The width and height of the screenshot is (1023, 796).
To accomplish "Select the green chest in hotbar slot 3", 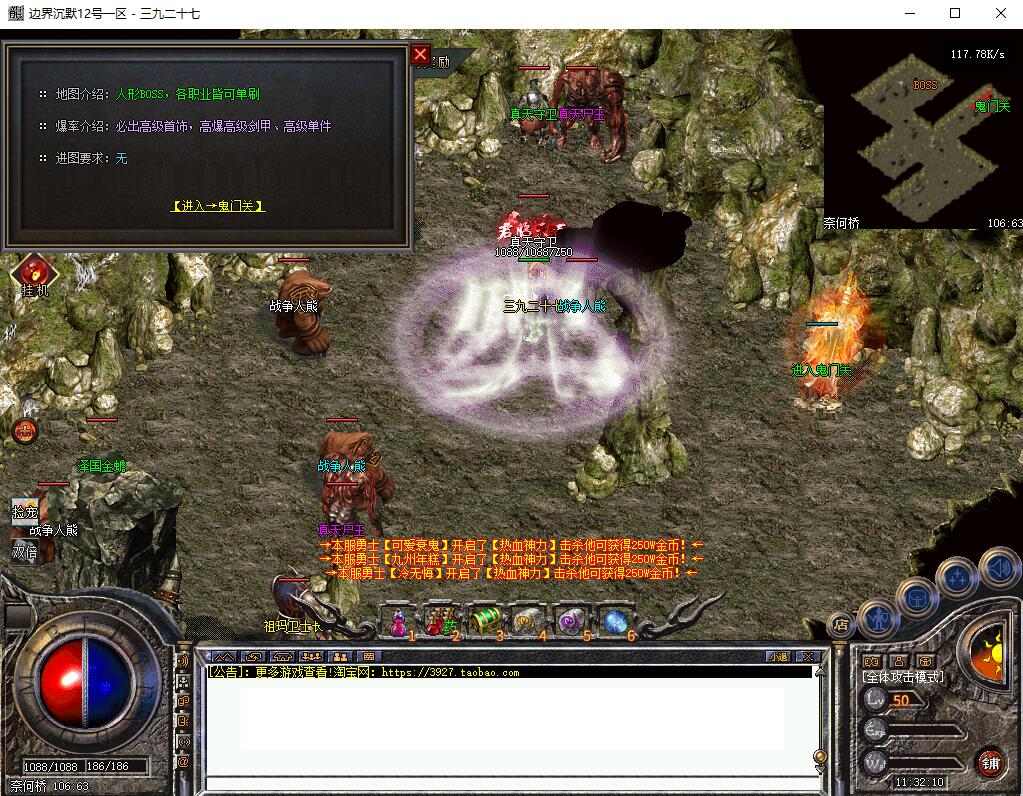I will point(484,622).
